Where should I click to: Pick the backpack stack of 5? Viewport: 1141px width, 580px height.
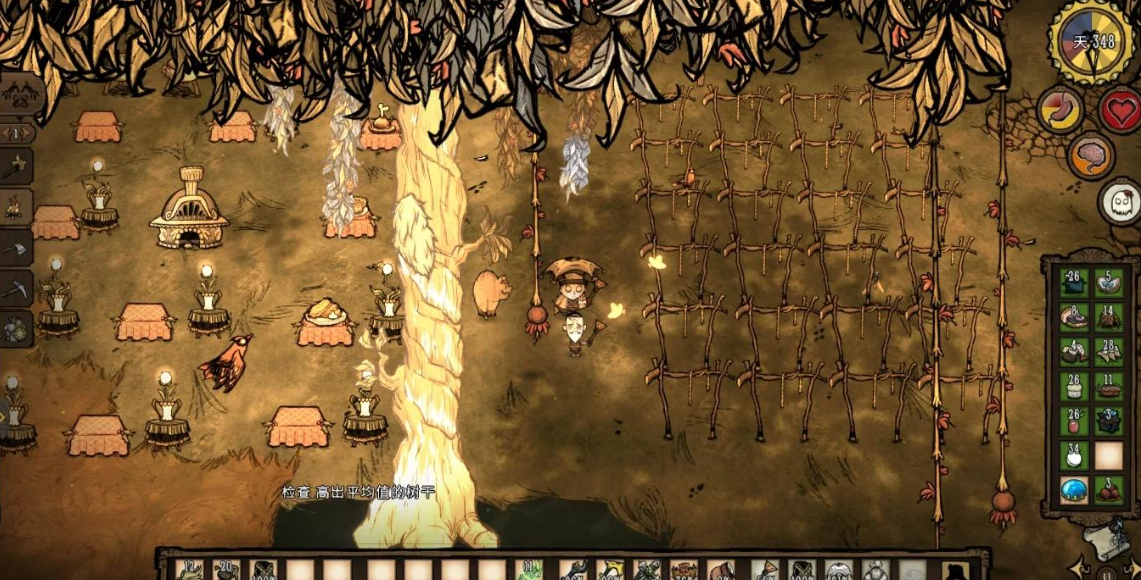pos(1108,283)
